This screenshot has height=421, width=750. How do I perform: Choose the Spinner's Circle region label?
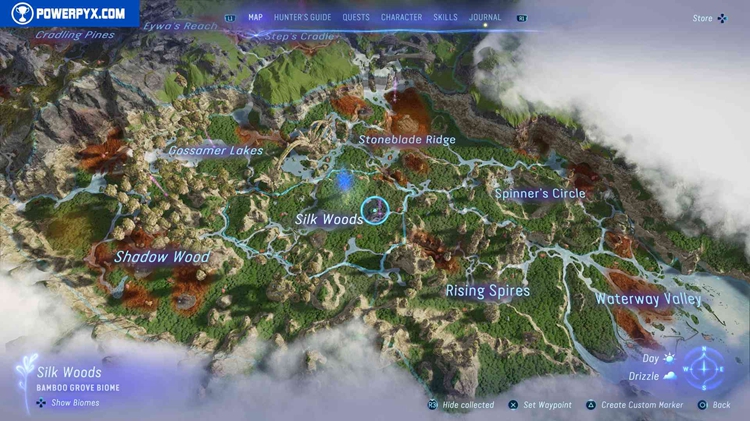pos(540,193)
